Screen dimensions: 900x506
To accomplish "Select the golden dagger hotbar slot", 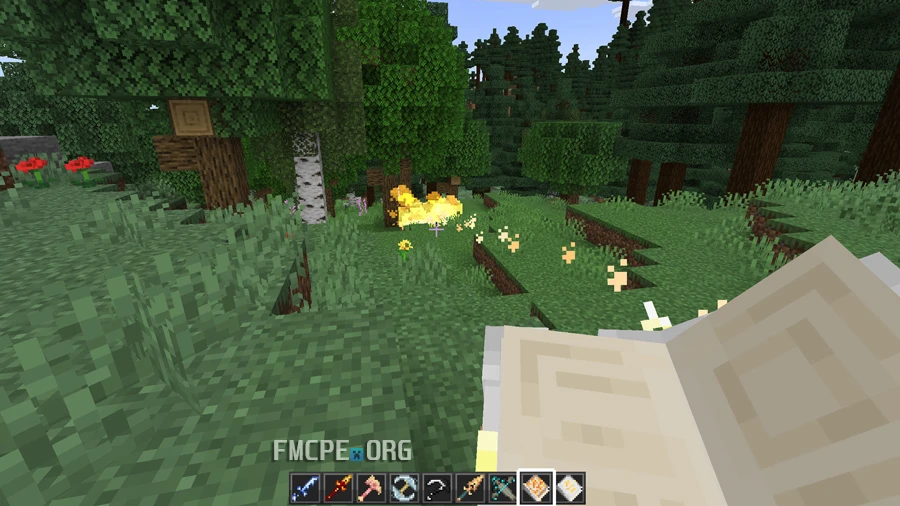I will click(470, 488).
